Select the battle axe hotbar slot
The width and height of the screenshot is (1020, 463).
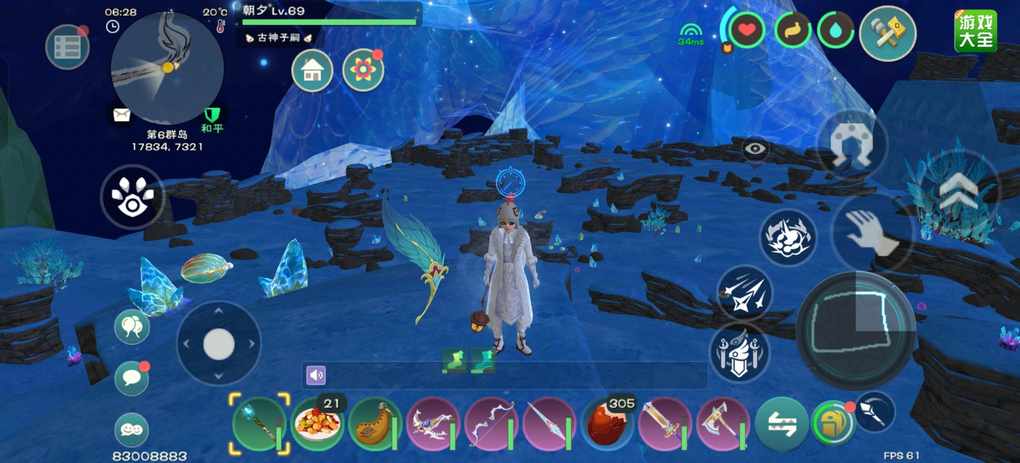[x=722, y=424]
